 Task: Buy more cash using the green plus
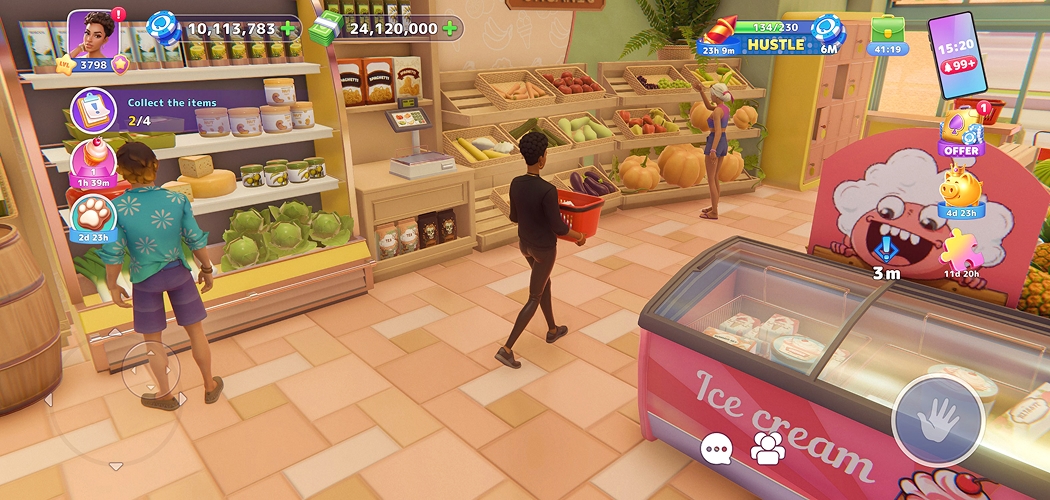tap(450, 29)
